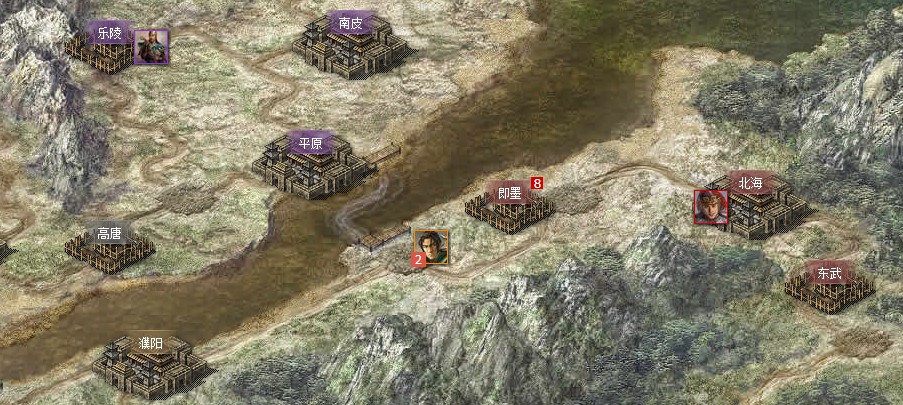Select the red-framed general portrait beside 北海
The height and width of the screenshot is (405, 903).
[711, 207]
